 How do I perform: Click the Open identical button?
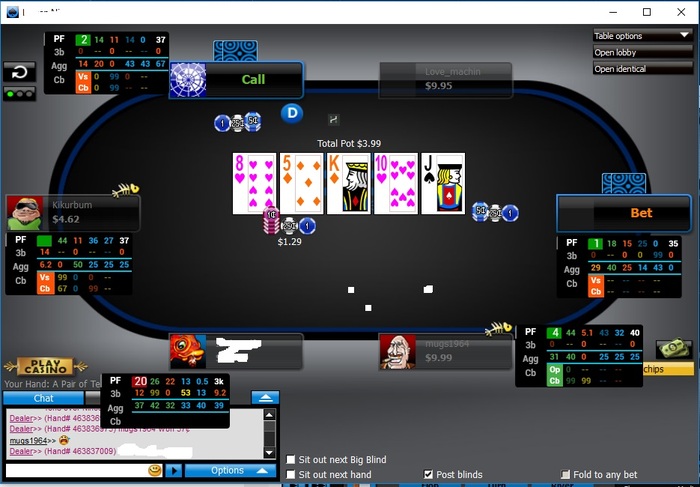(x=641, y=69)
